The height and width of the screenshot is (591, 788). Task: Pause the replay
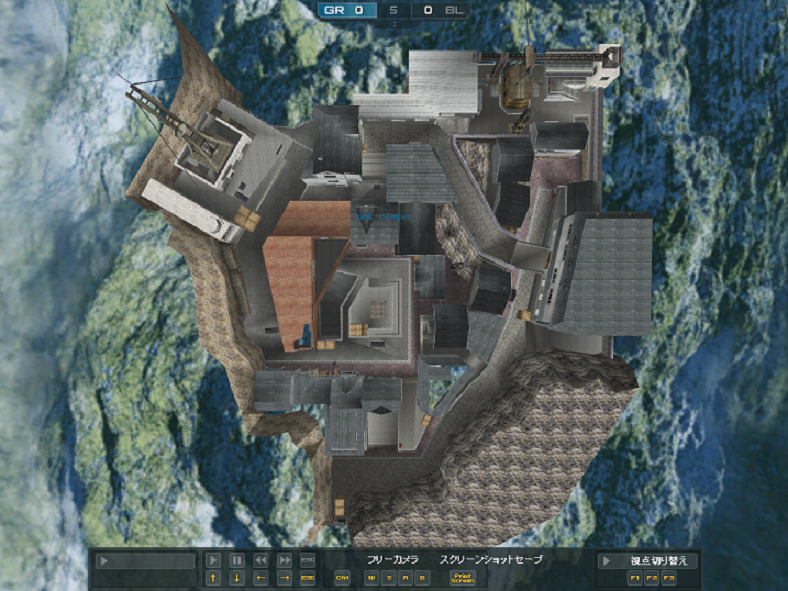tap(237, 561)
